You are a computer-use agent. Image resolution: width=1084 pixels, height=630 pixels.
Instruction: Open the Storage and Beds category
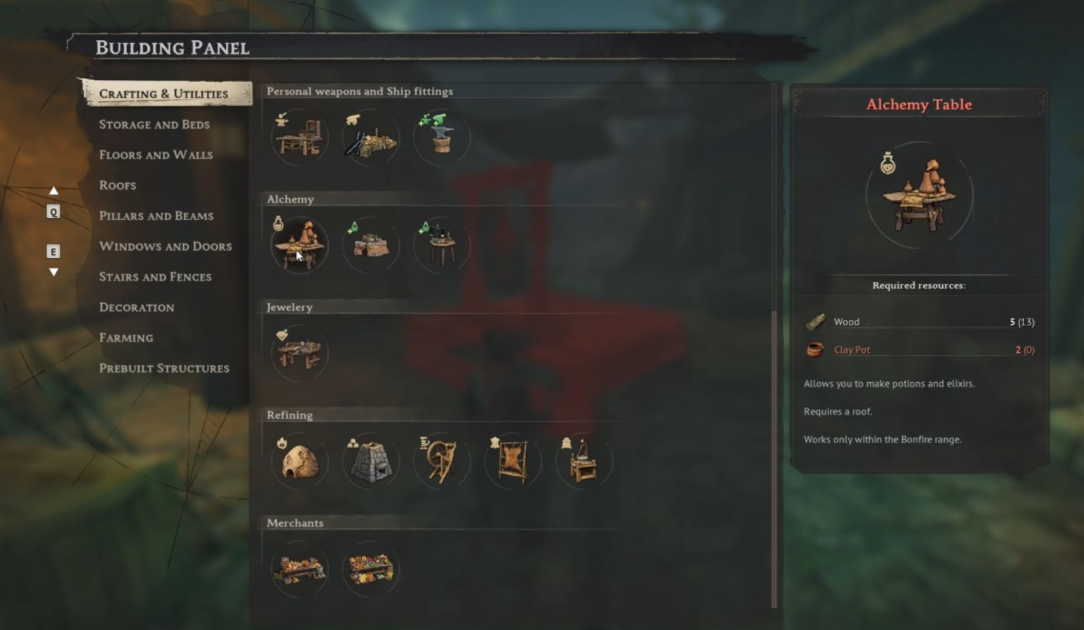pyautogui.click(x=153, y=125)
